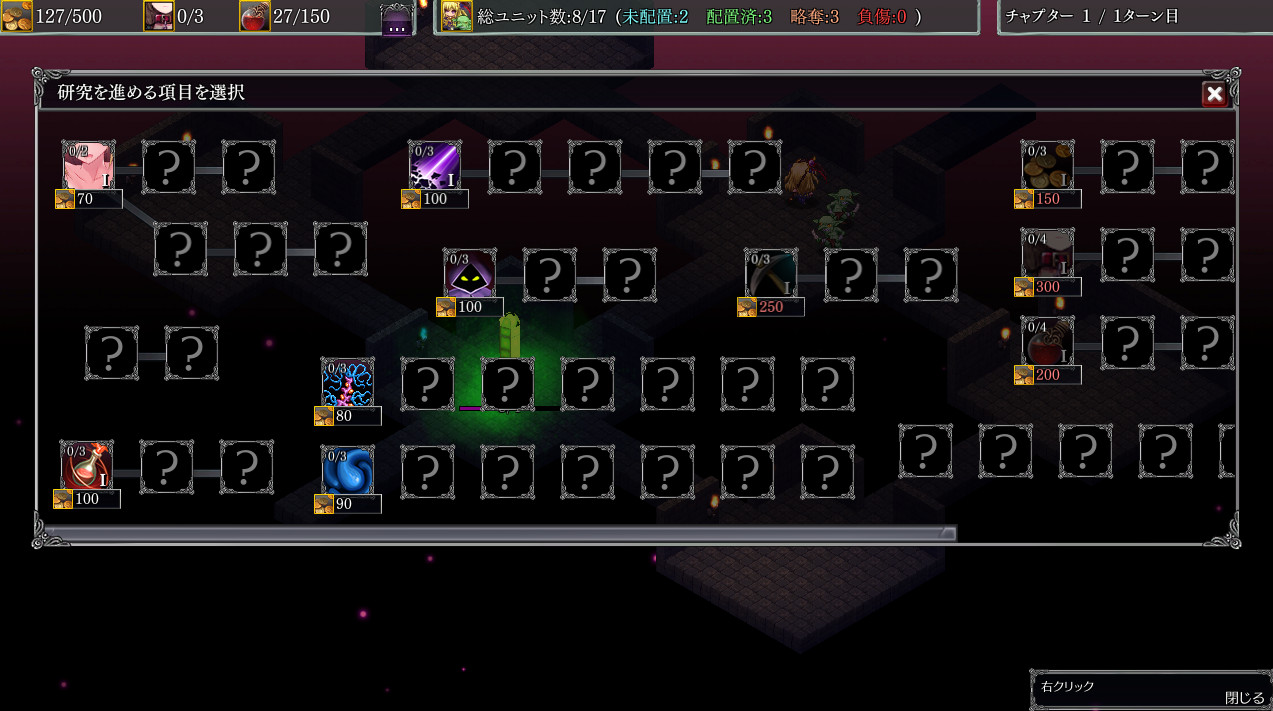Screen dimensions: 1273x711
Task: Close the research selection window
Action: (1214, 94)
